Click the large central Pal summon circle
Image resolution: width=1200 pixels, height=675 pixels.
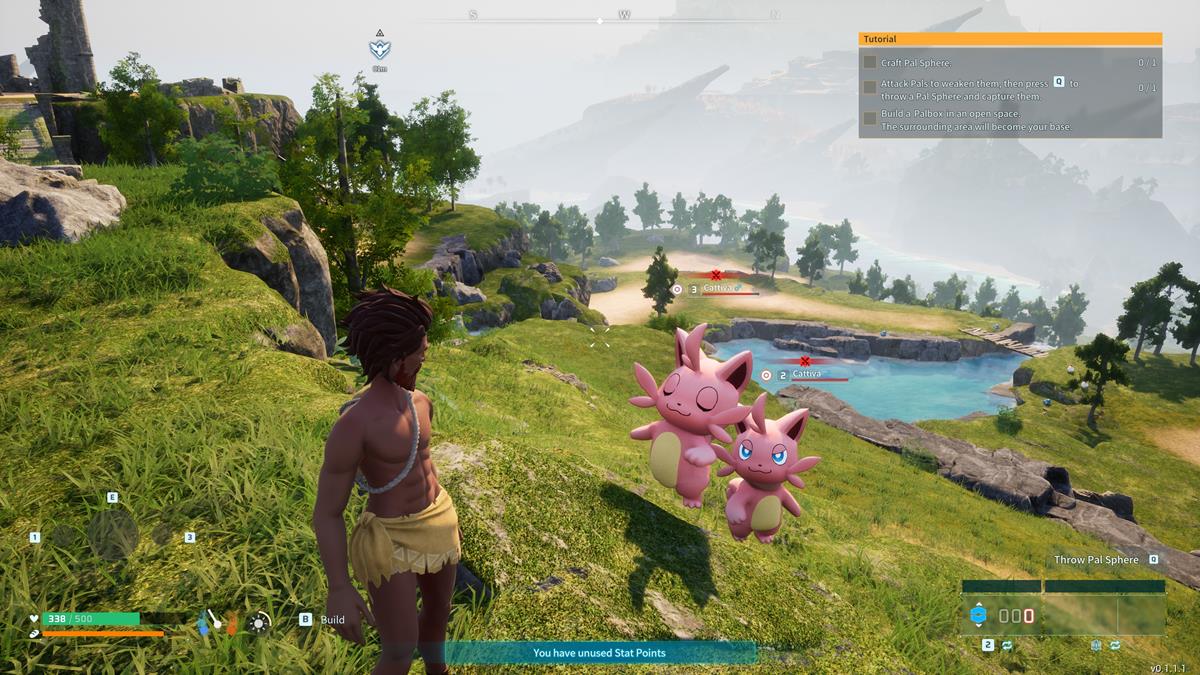[112, 535]
